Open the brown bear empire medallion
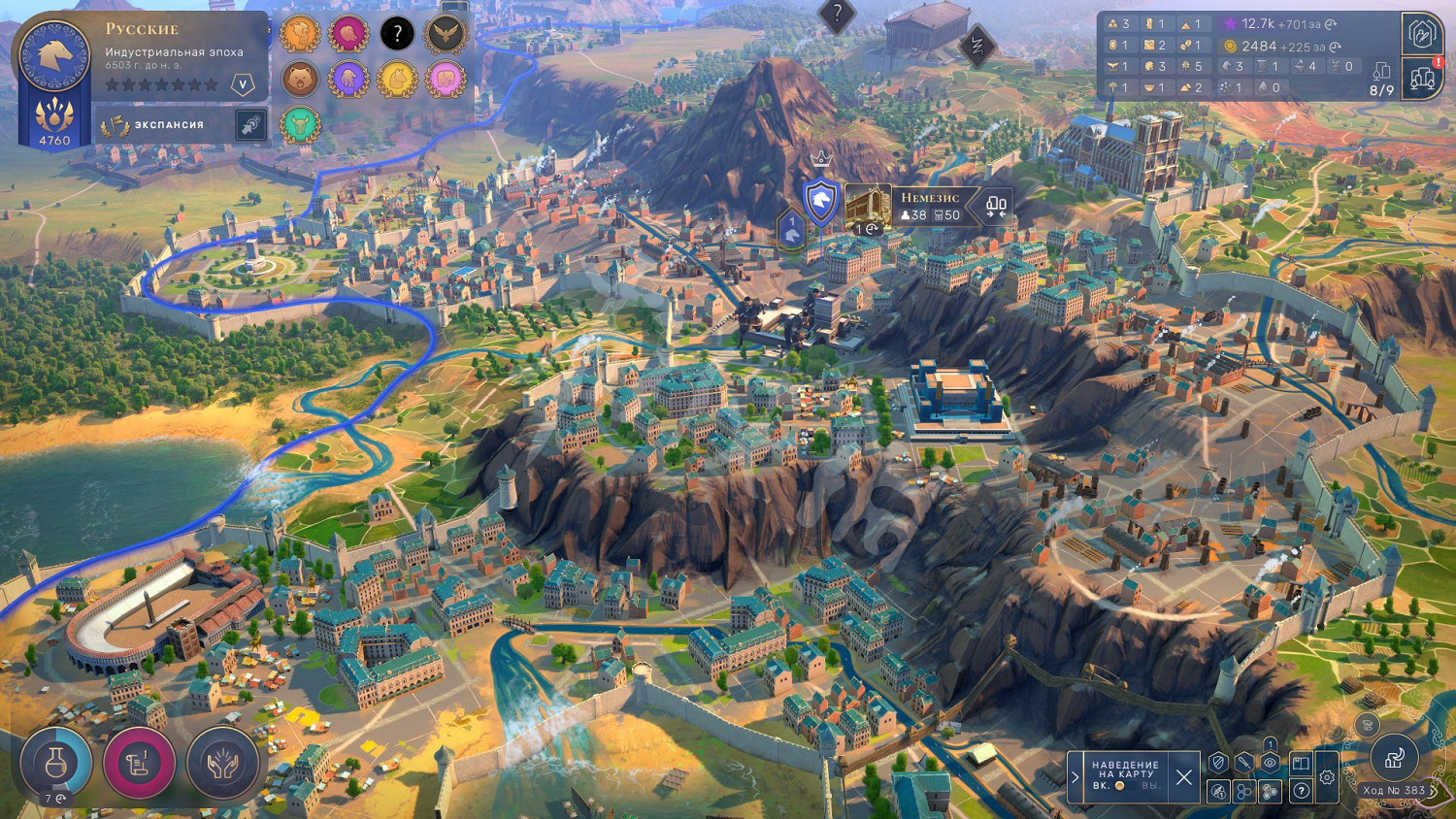This screenshot has height=819, width=1456. (x=301, y=79)
